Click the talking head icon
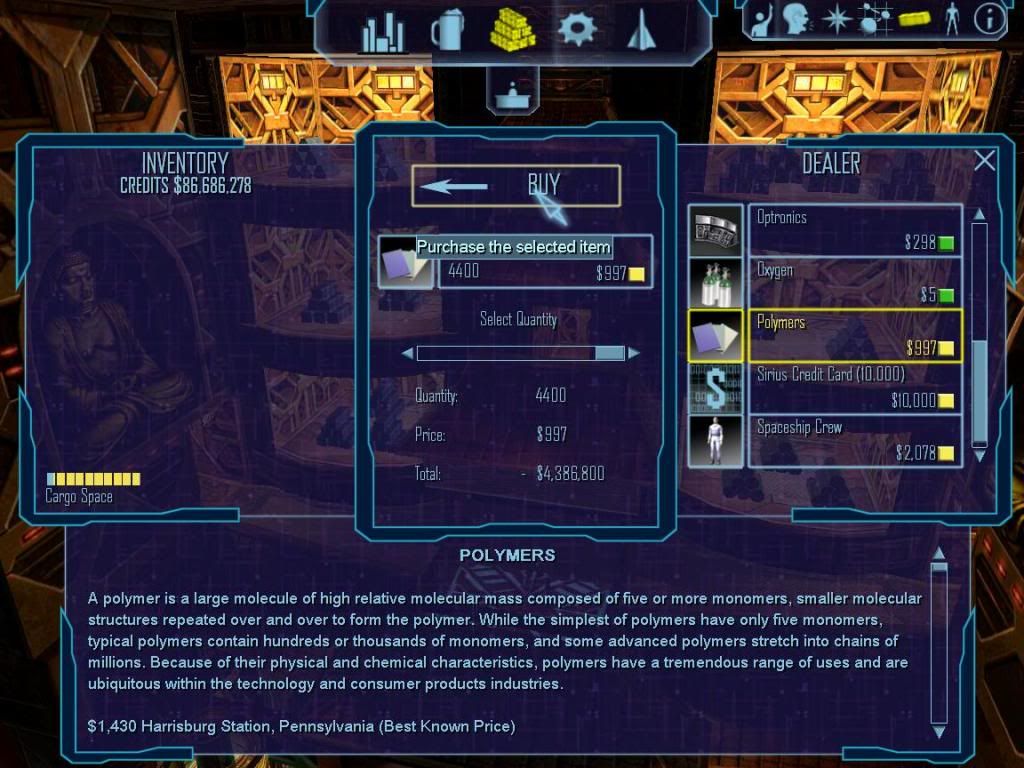The image size is (1024, 768). tap(796, 19)
